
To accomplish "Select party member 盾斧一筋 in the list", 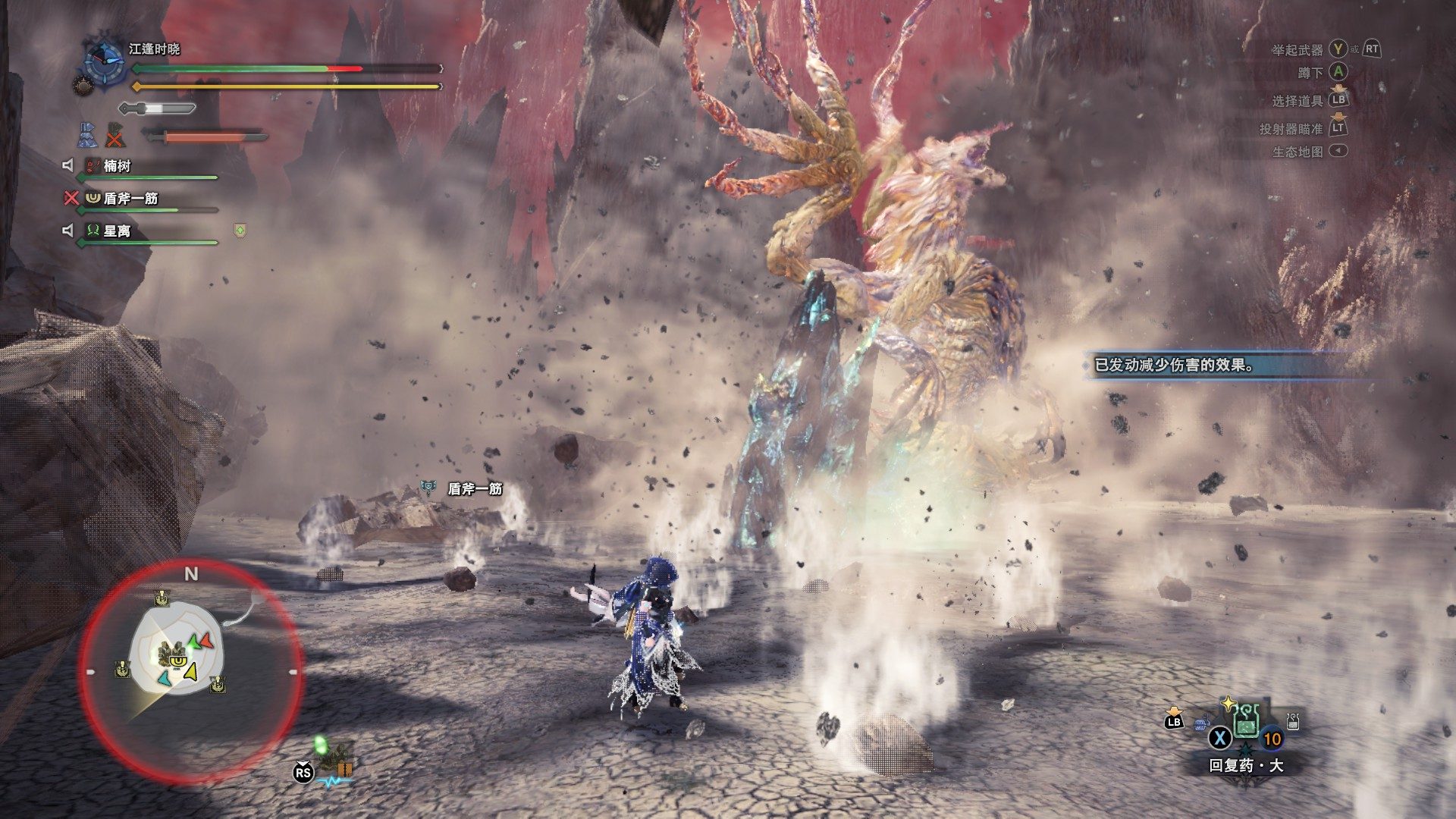I will (x=130, y=199).
